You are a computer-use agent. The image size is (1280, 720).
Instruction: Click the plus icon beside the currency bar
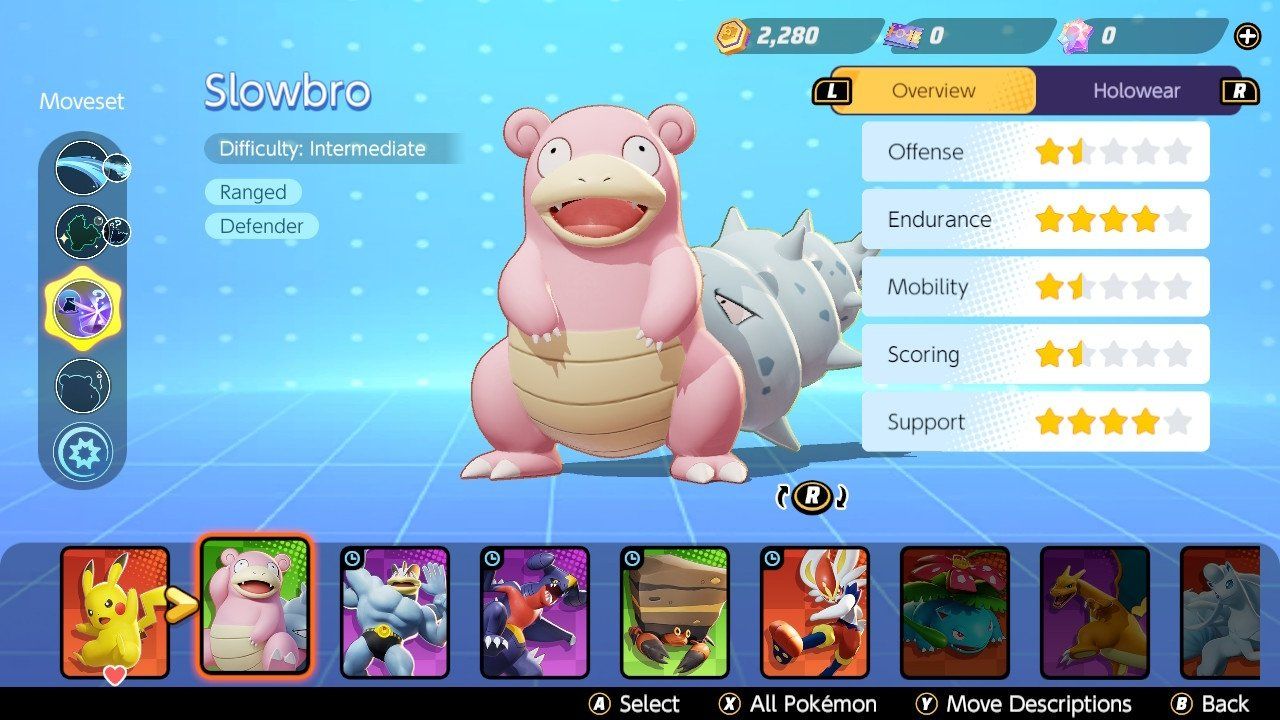pyautogui.click(x=1246, y=36)
